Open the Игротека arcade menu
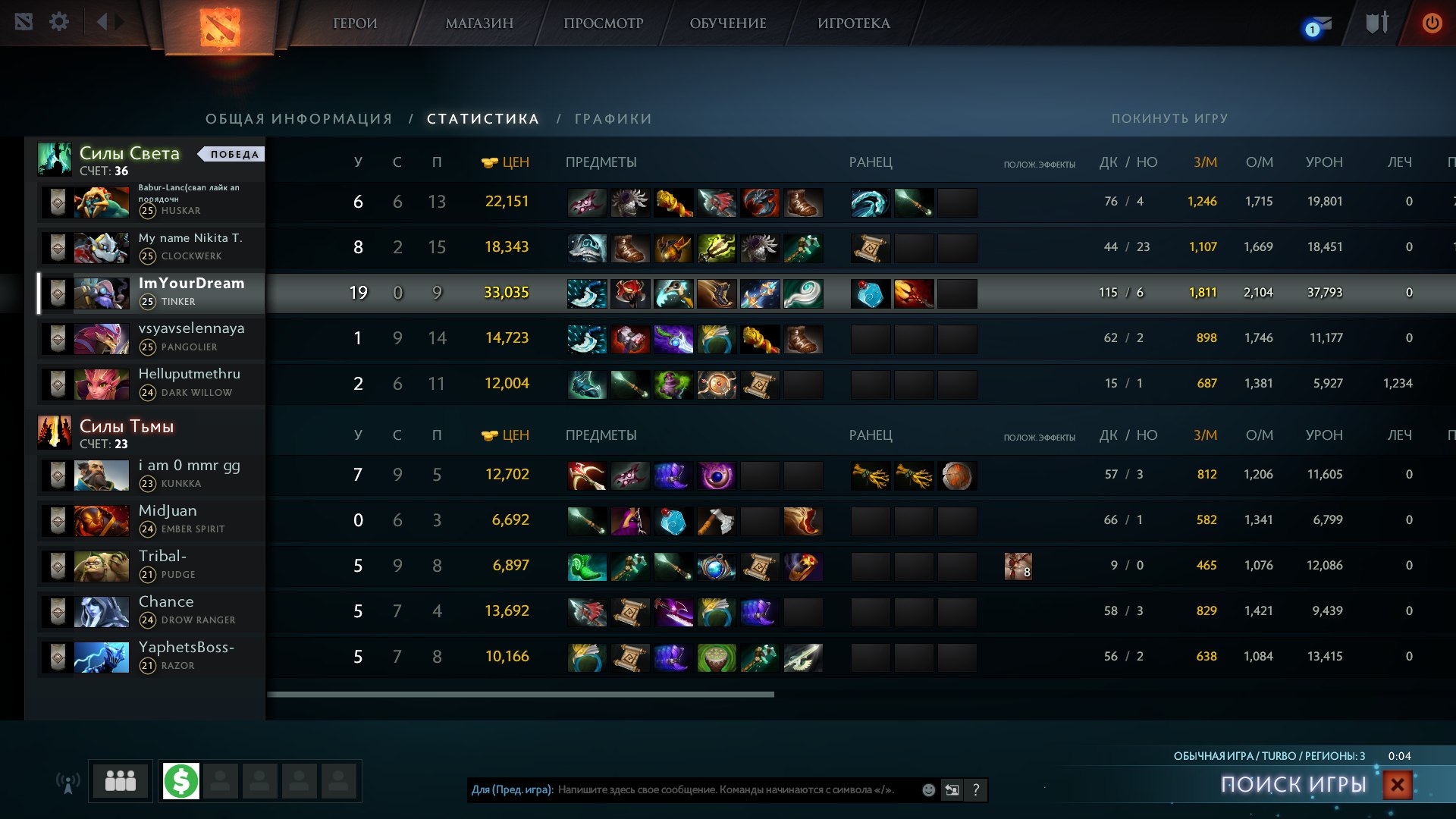The width and height of the screenshot is (1456, 819). pyautogui.click(x=854, y=24)
